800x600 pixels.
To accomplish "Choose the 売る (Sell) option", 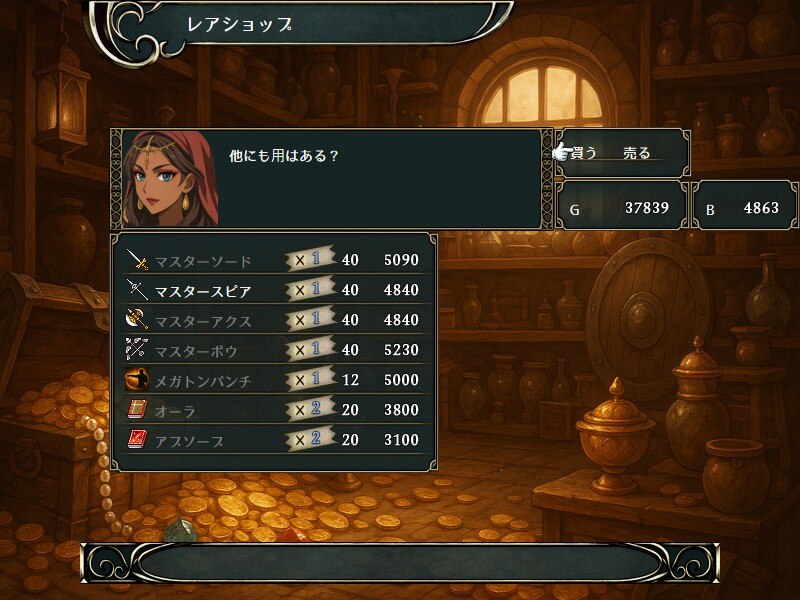I will [637, 153].
